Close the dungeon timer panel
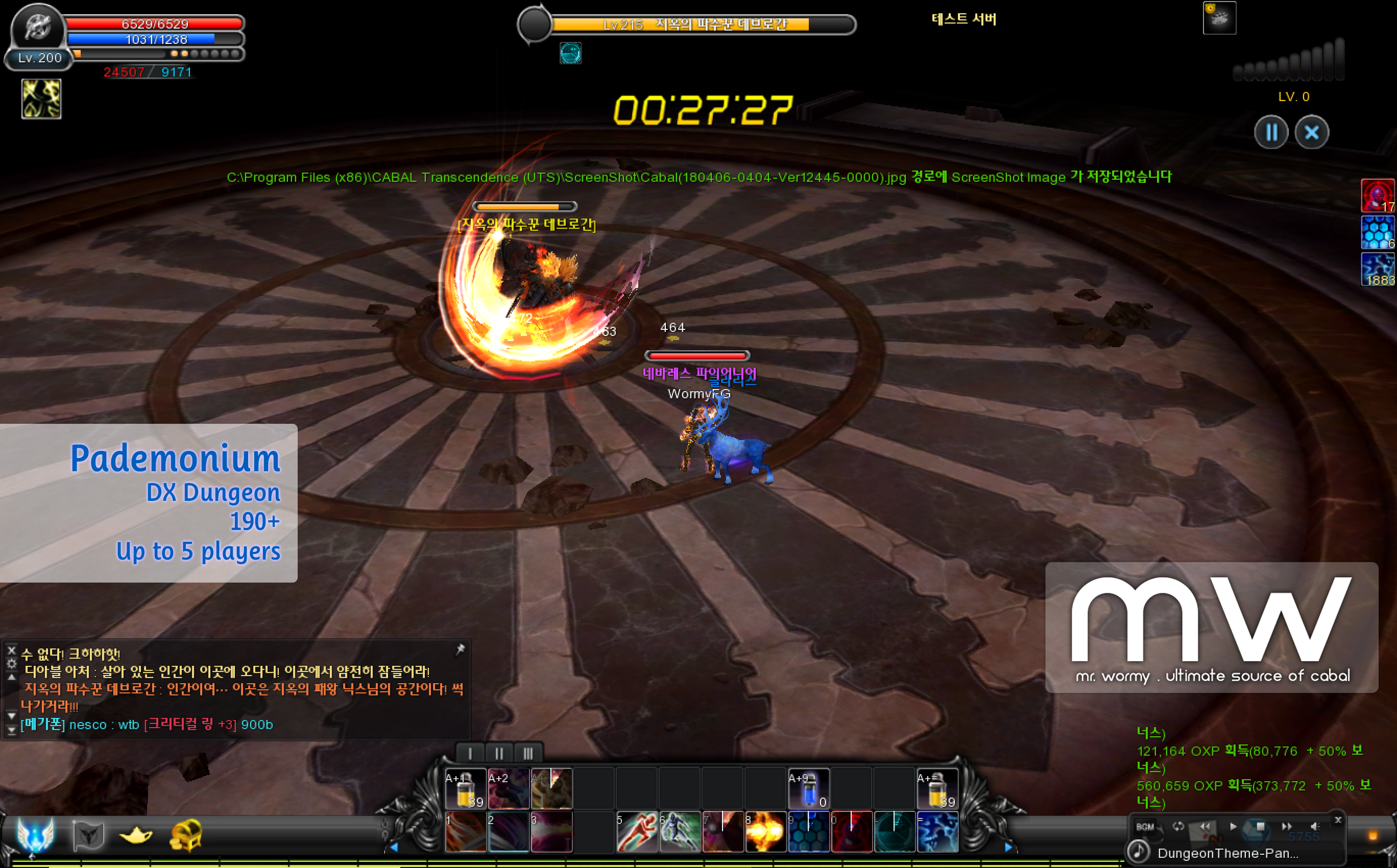 point(1312,133)
